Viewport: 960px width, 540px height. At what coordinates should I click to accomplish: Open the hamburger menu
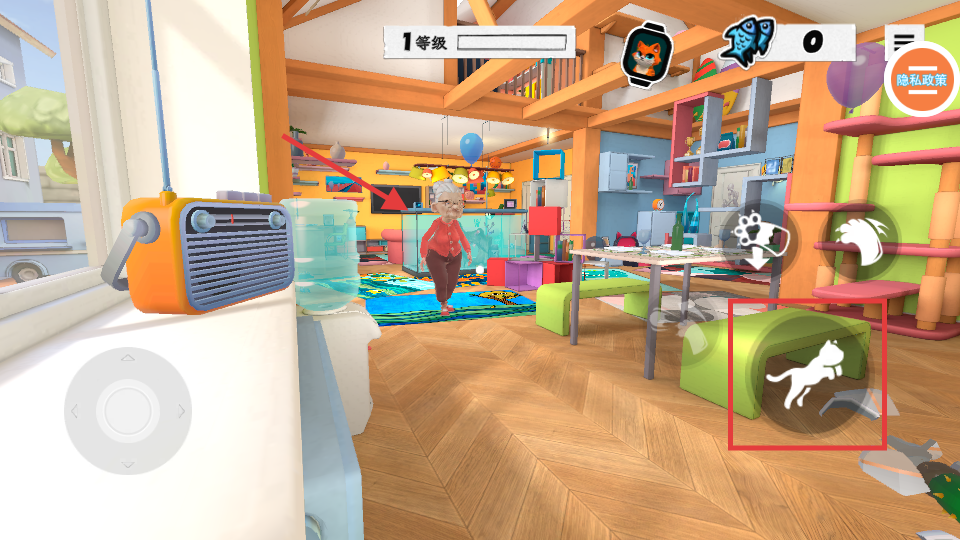(904, 41)
